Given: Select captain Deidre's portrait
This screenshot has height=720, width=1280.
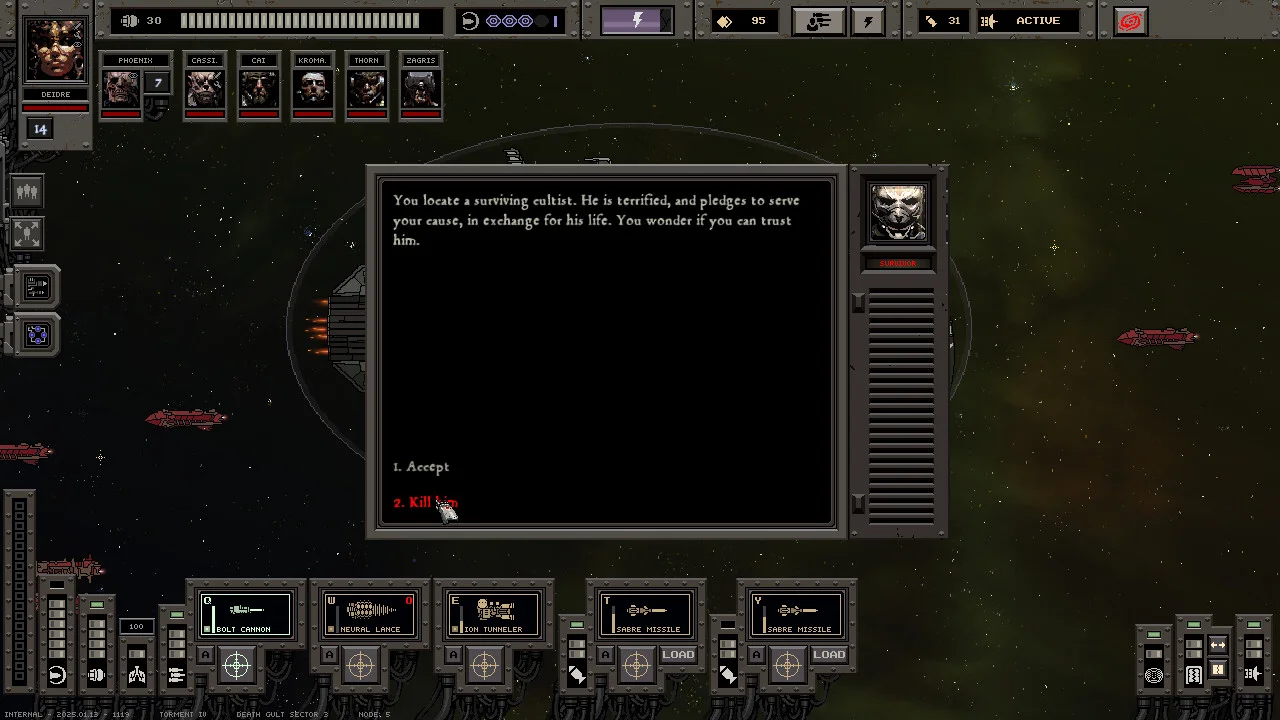Looking at the screenshot, I should point(55,52).
